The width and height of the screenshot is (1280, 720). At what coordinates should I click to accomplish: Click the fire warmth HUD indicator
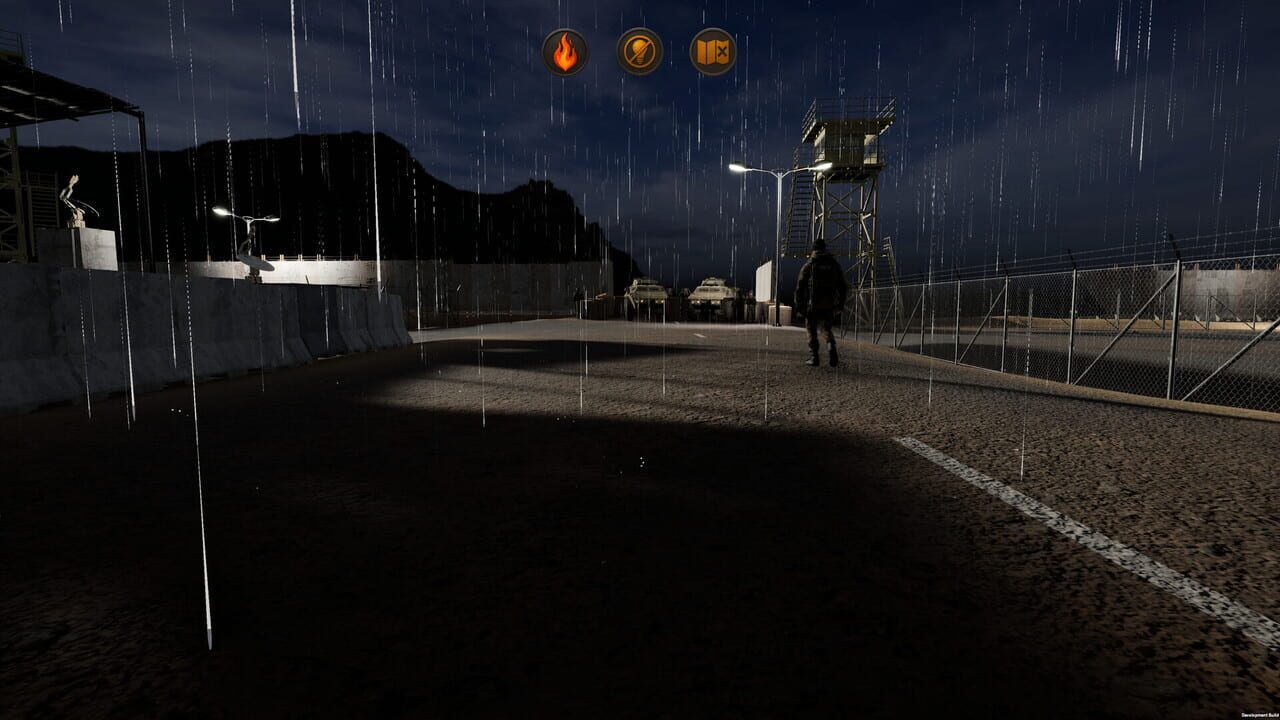(x=565, y=49)
